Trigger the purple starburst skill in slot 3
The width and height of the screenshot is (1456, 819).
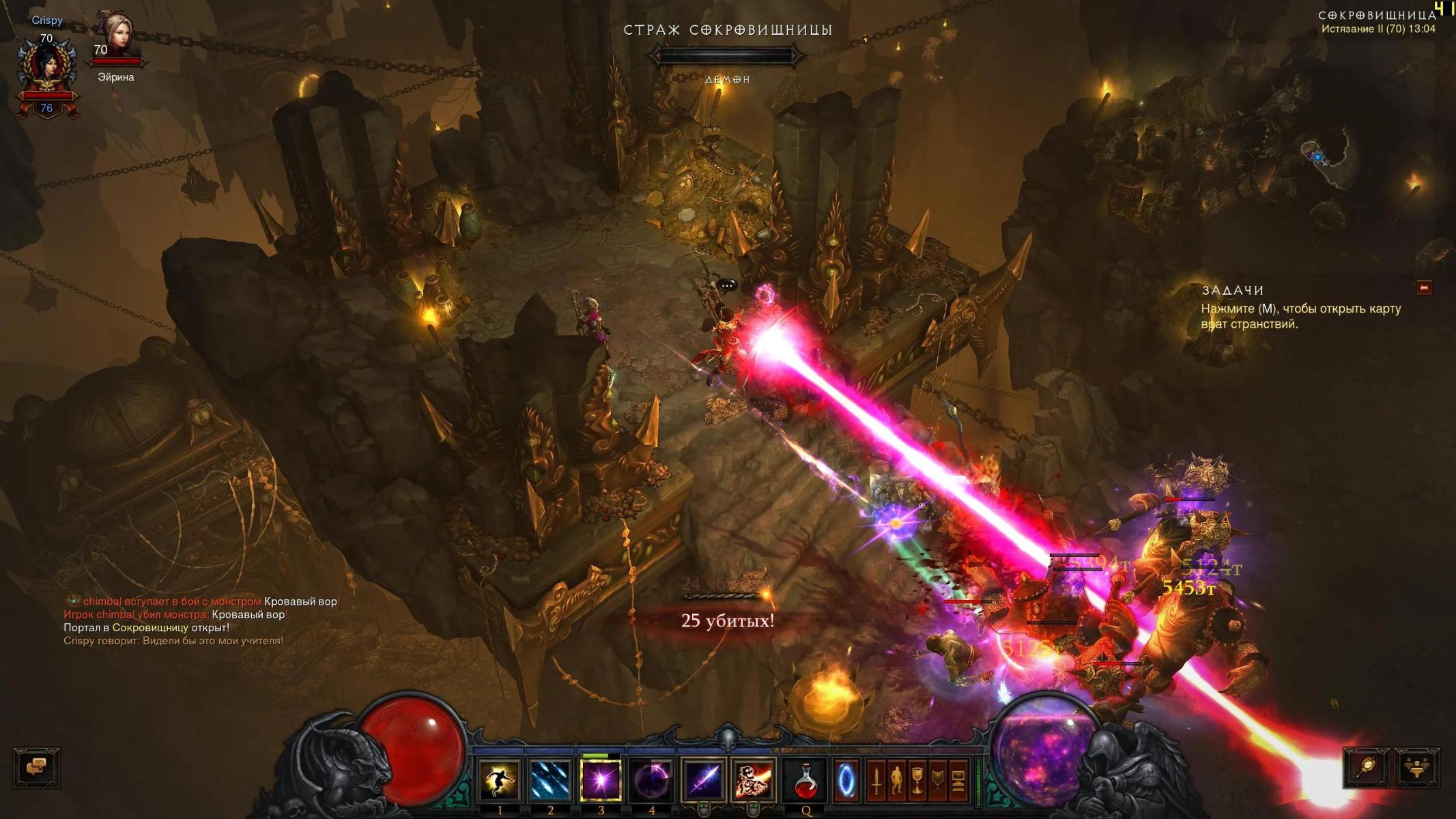click(601, 779)
